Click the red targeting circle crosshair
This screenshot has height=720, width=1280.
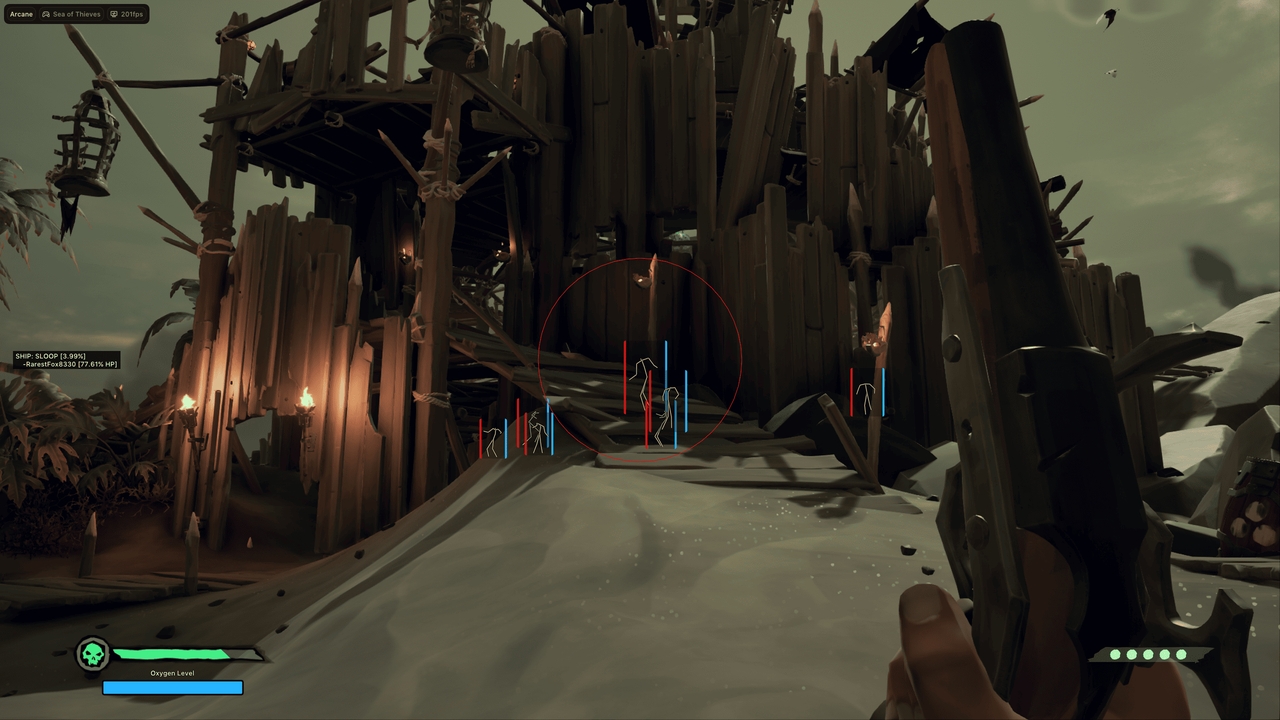coord(640,357)
